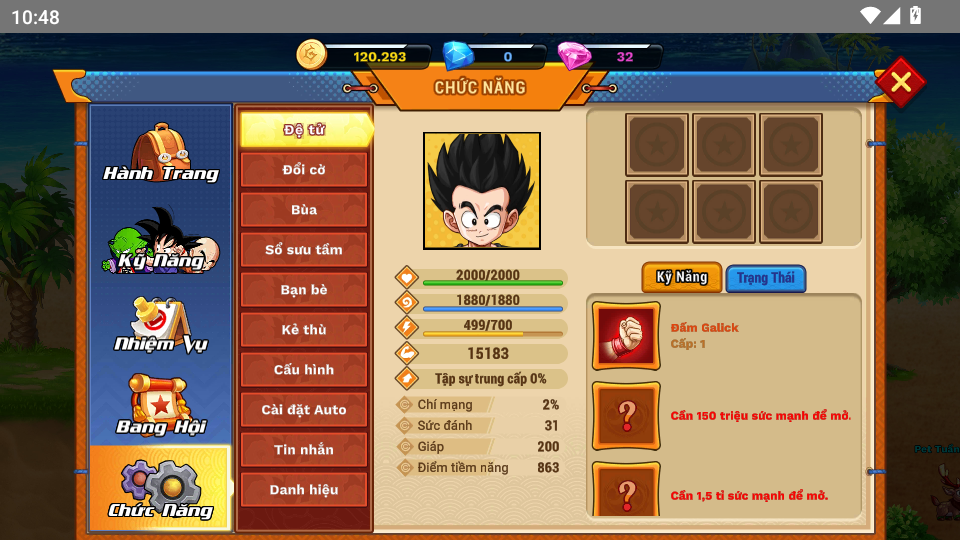This screenshot has width=960, height=540.
Task: Click the disciple character portrait
Action: pos(482,191)
